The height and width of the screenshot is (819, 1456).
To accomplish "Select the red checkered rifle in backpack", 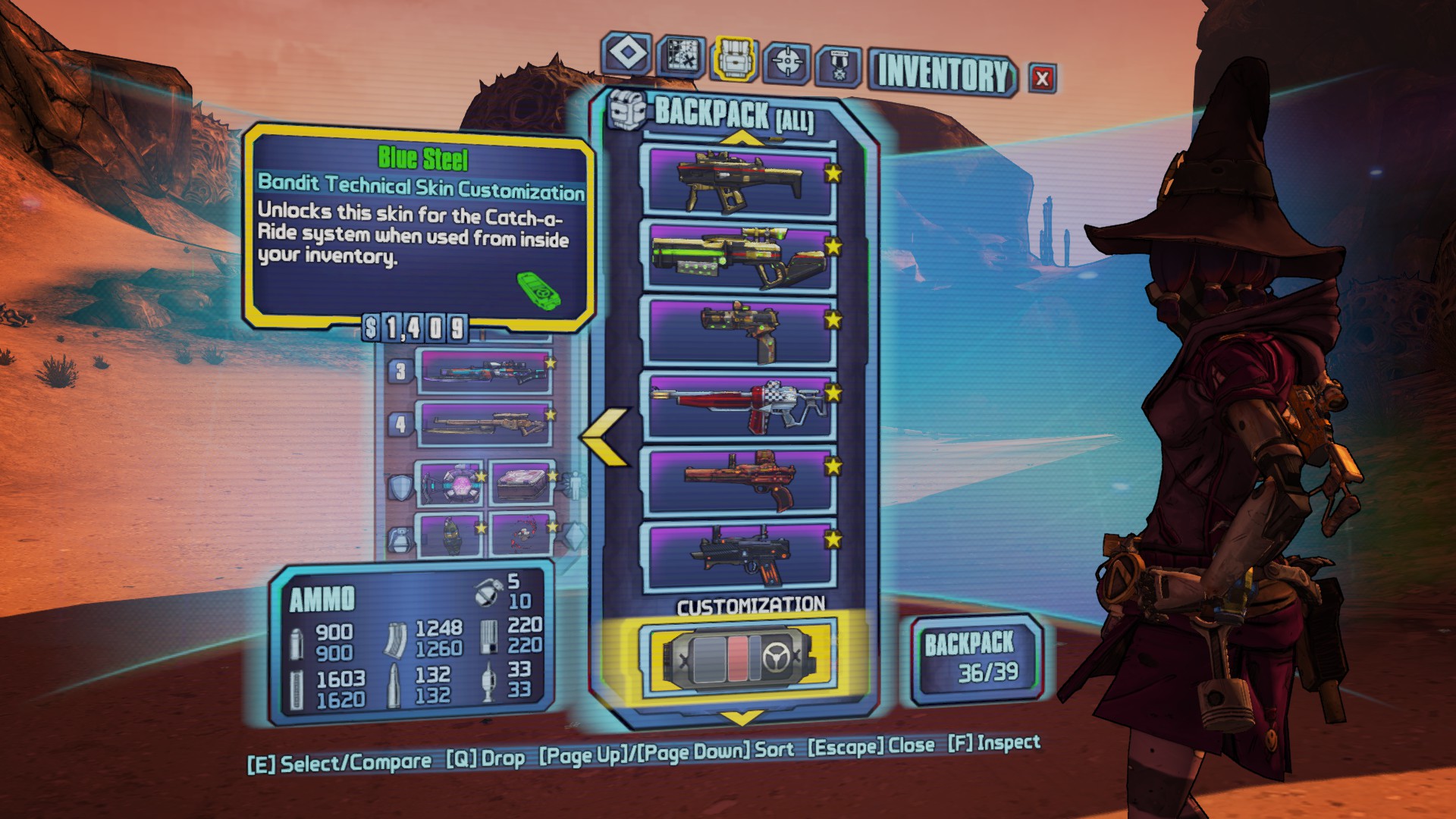I will point(739,406).
